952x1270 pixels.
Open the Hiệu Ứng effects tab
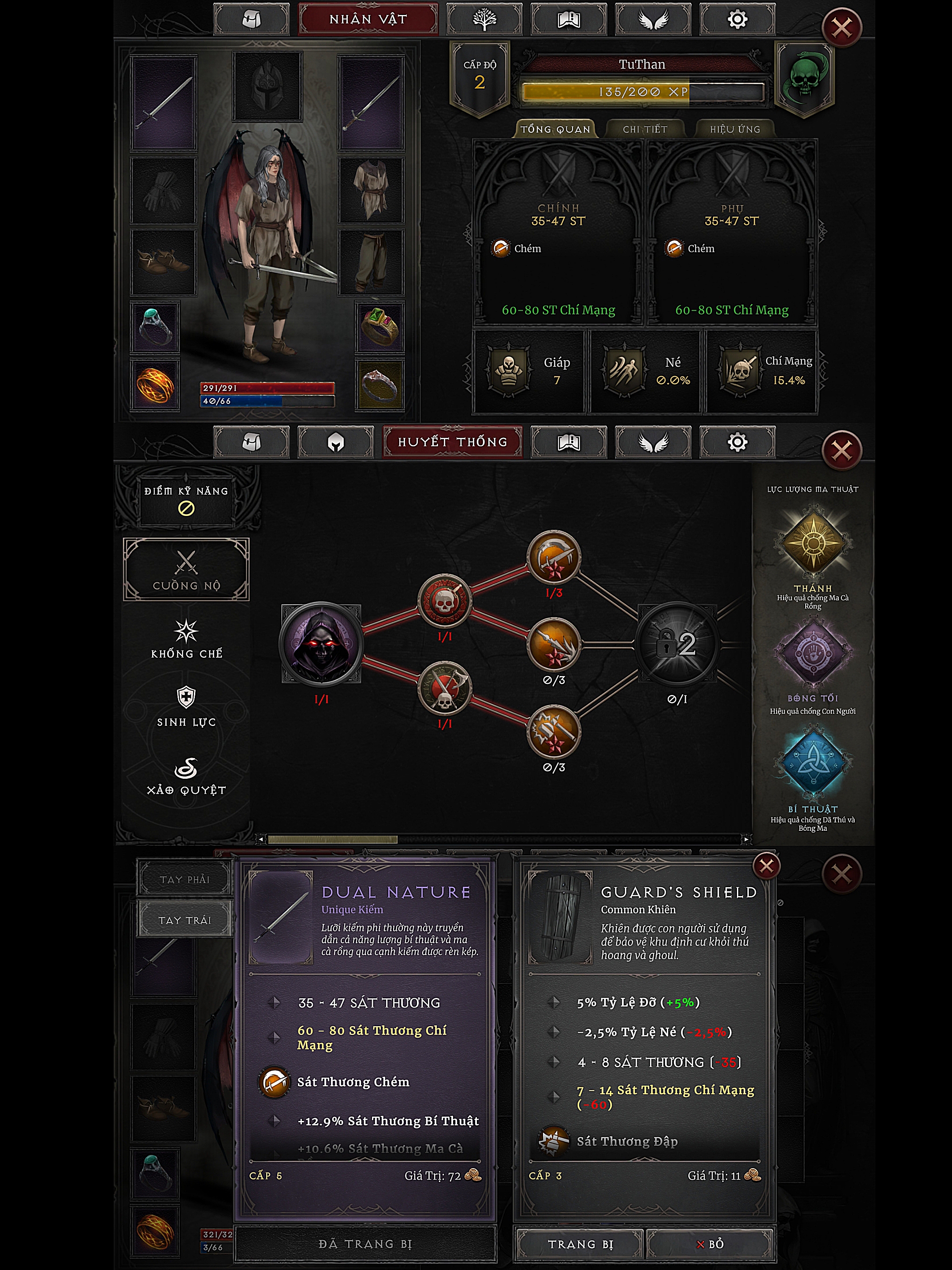point(735,129)
